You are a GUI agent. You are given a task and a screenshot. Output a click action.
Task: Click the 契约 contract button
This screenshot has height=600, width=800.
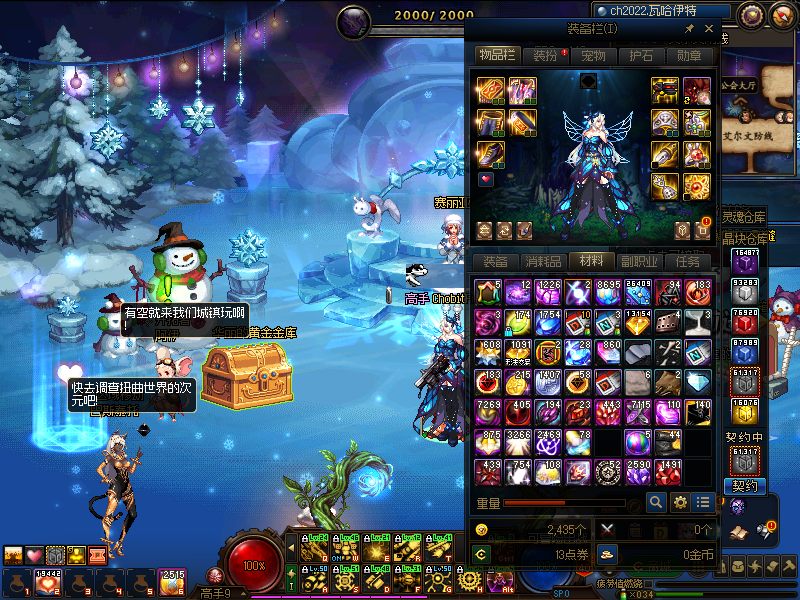[x=746, y=486]
